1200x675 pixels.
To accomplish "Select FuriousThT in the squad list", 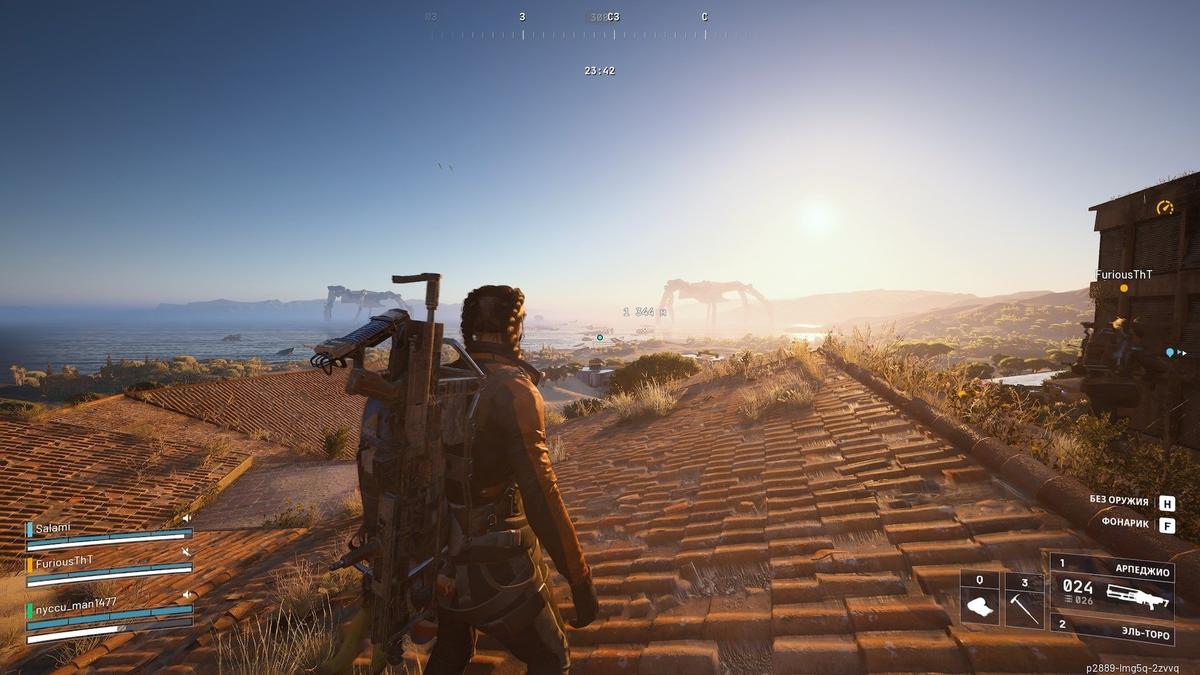I will click(x=62, y=562).
